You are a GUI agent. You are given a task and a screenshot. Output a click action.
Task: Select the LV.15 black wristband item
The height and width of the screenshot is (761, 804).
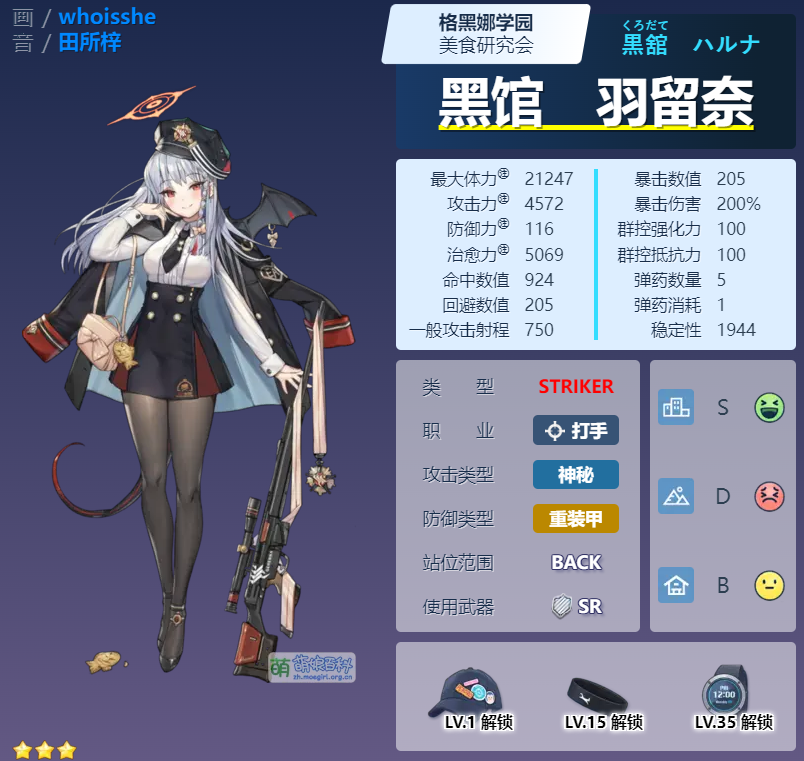point(597,691)
